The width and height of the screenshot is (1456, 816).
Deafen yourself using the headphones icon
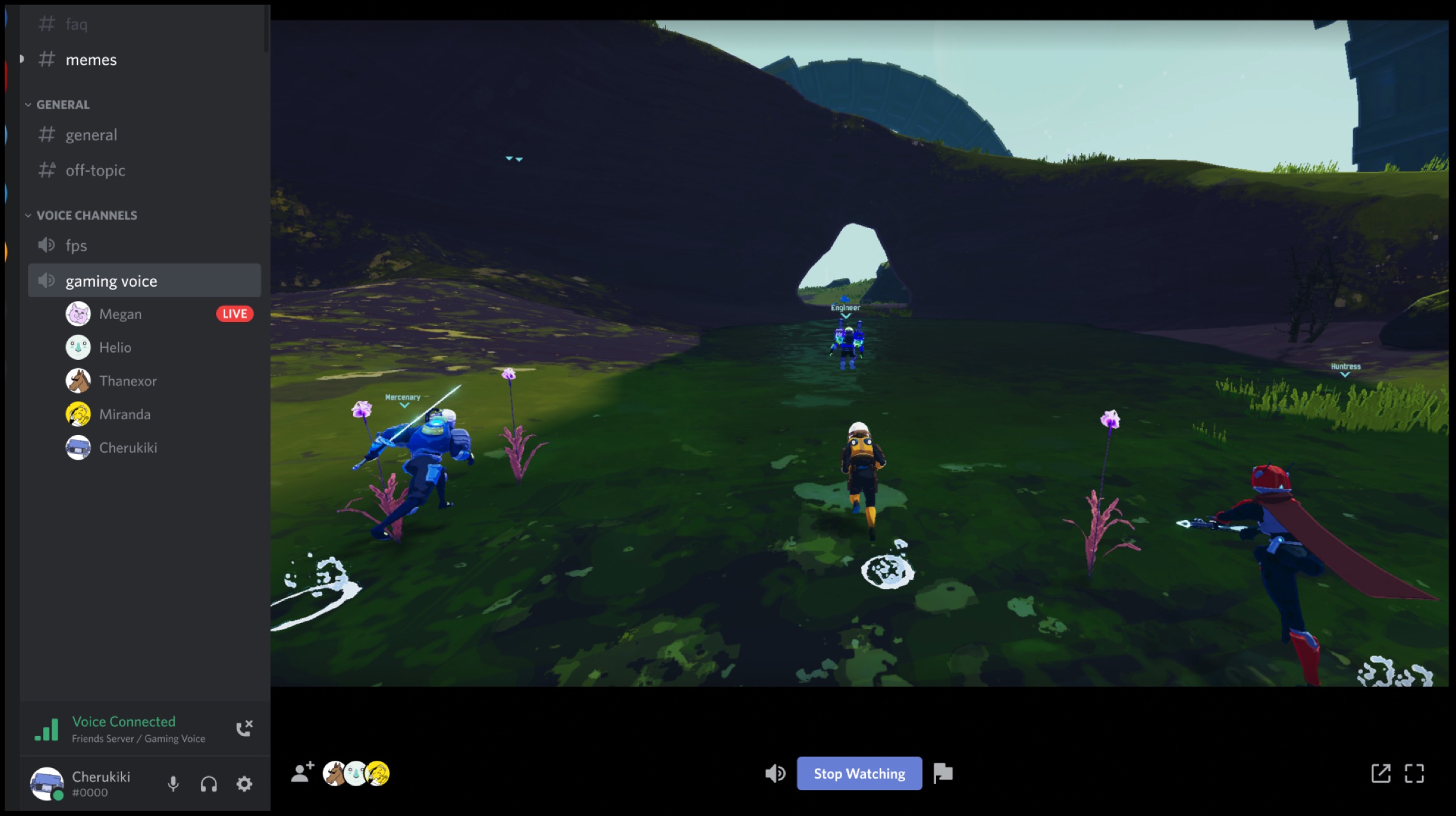click(x=208, y=783)
